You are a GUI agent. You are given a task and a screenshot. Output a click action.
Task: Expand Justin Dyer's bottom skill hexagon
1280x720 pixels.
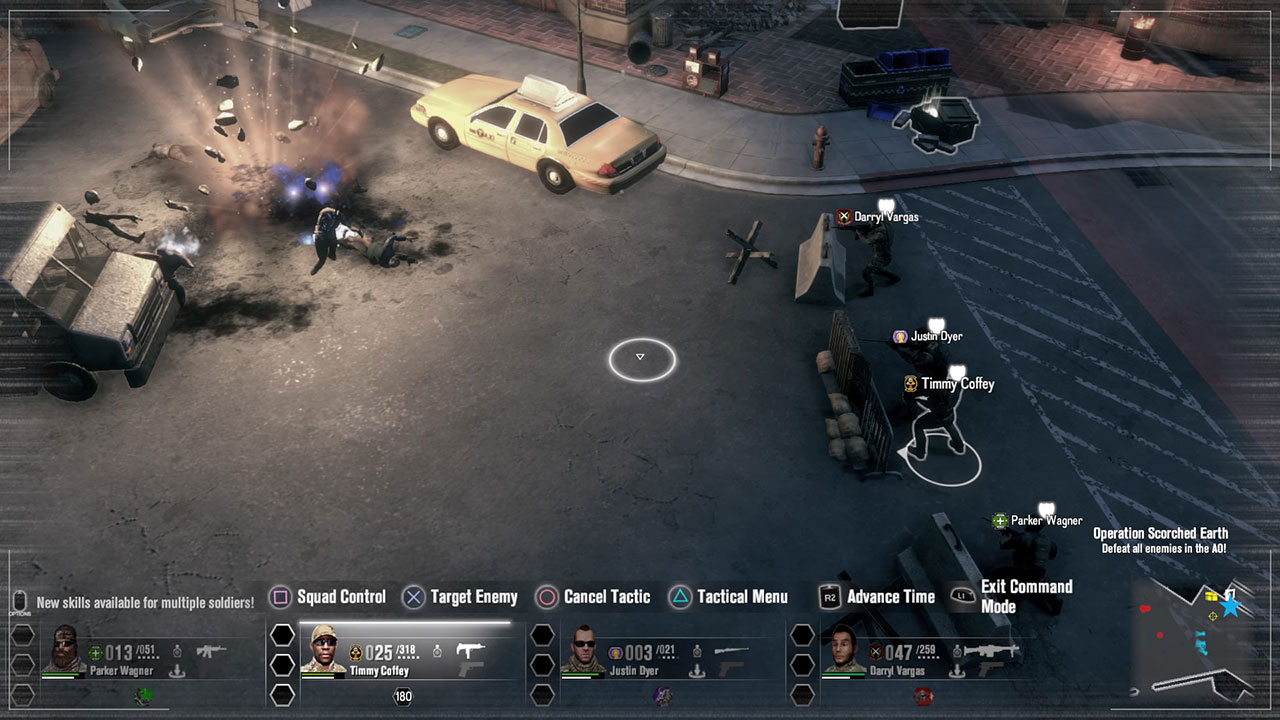(x=542, y=693)
